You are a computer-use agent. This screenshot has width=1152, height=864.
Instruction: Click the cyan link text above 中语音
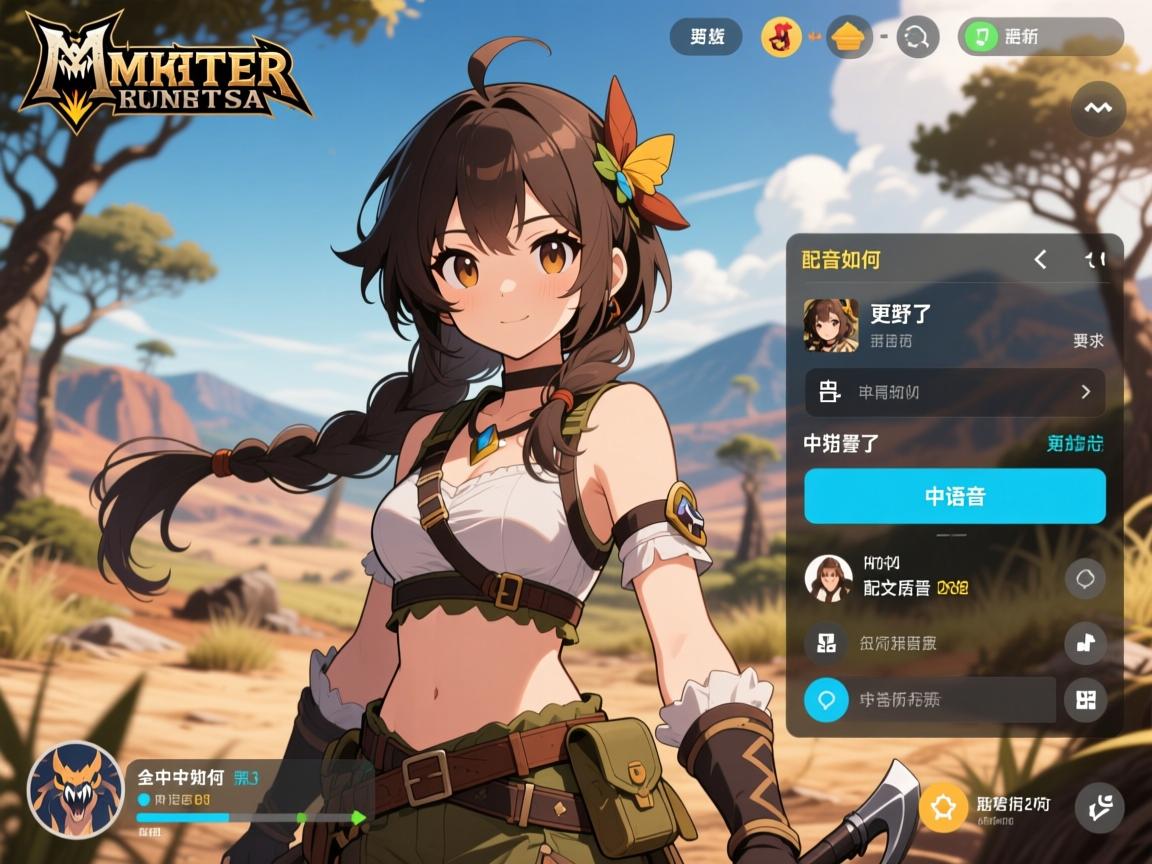(x=1075, y=444)
